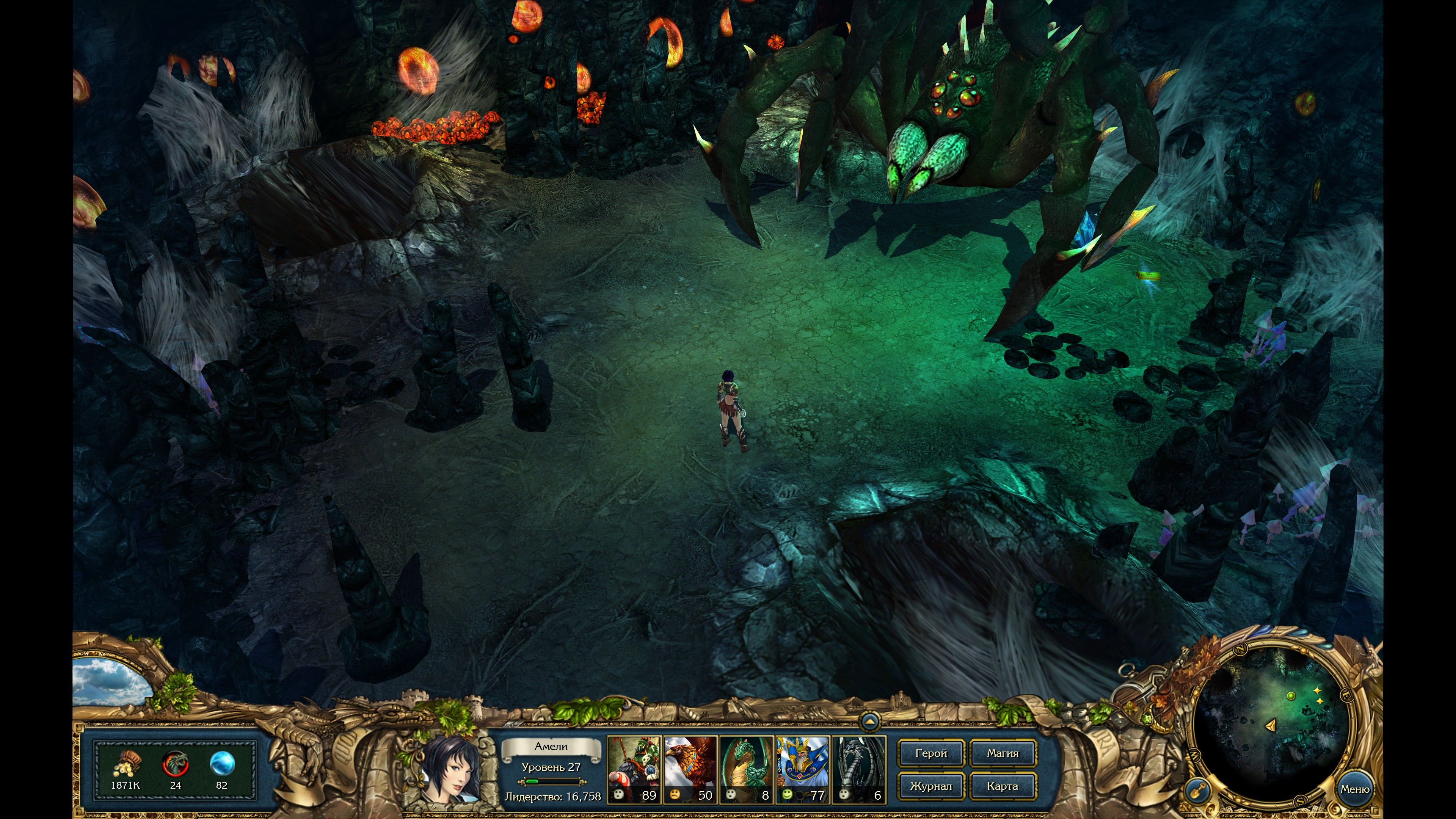1456x819 pixels.
Task: Open the Журнал quest journal
Action: (931, 786)
